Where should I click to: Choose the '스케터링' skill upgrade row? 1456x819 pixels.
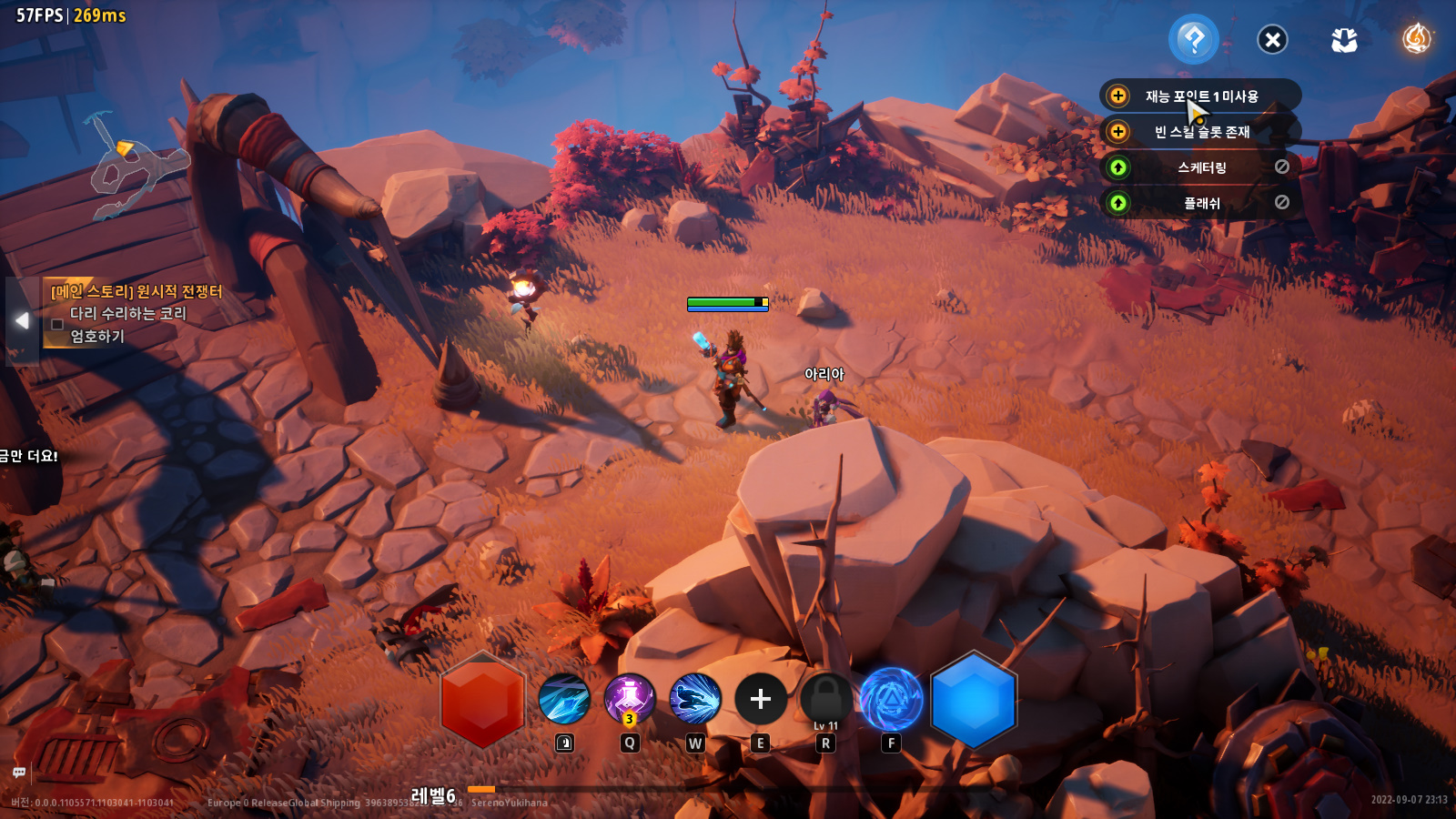click(x=1201, y=167)
